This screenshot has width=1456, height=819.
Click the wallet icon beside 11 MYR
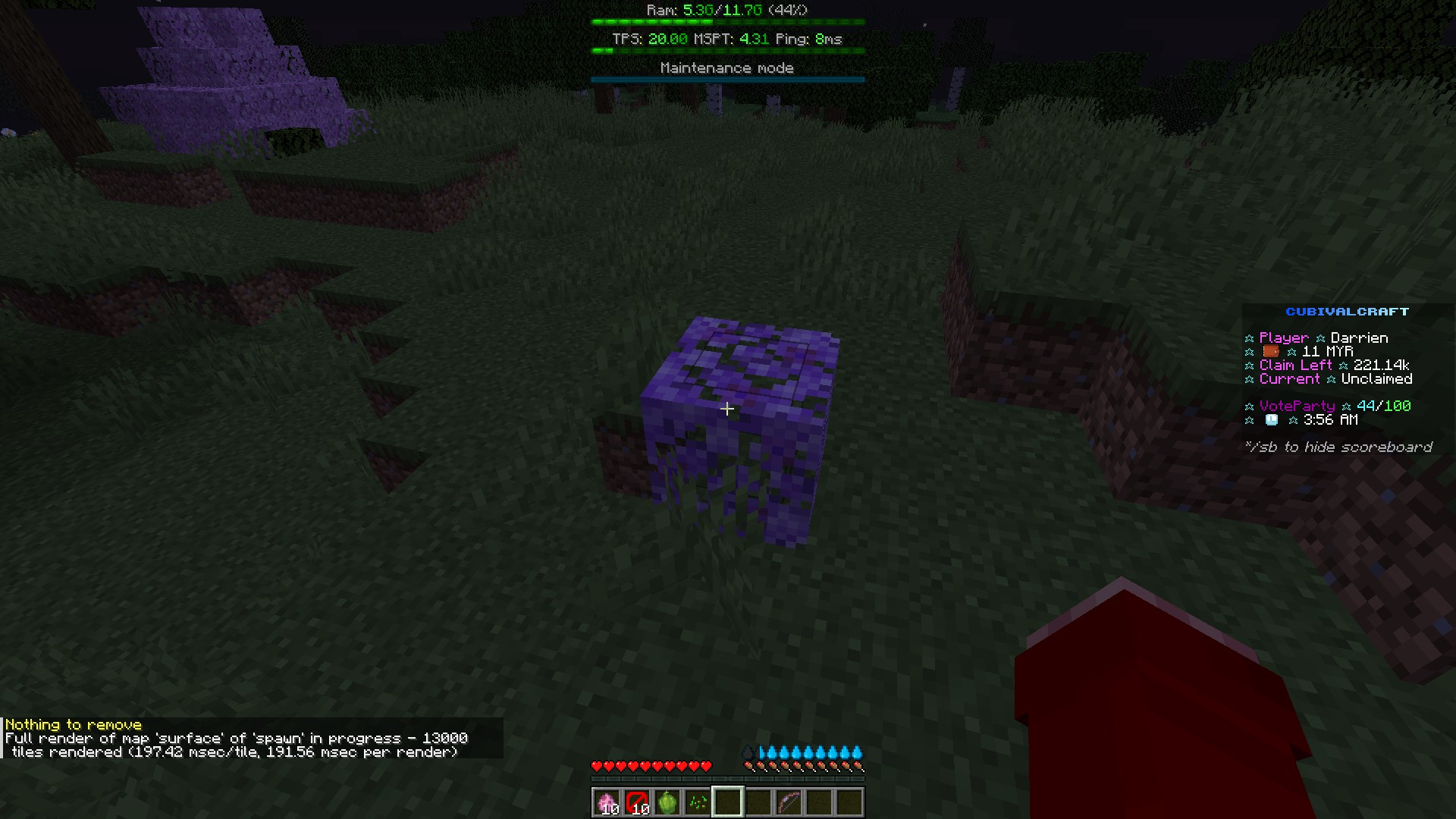pyautogui.click(x=1271, y=351)
